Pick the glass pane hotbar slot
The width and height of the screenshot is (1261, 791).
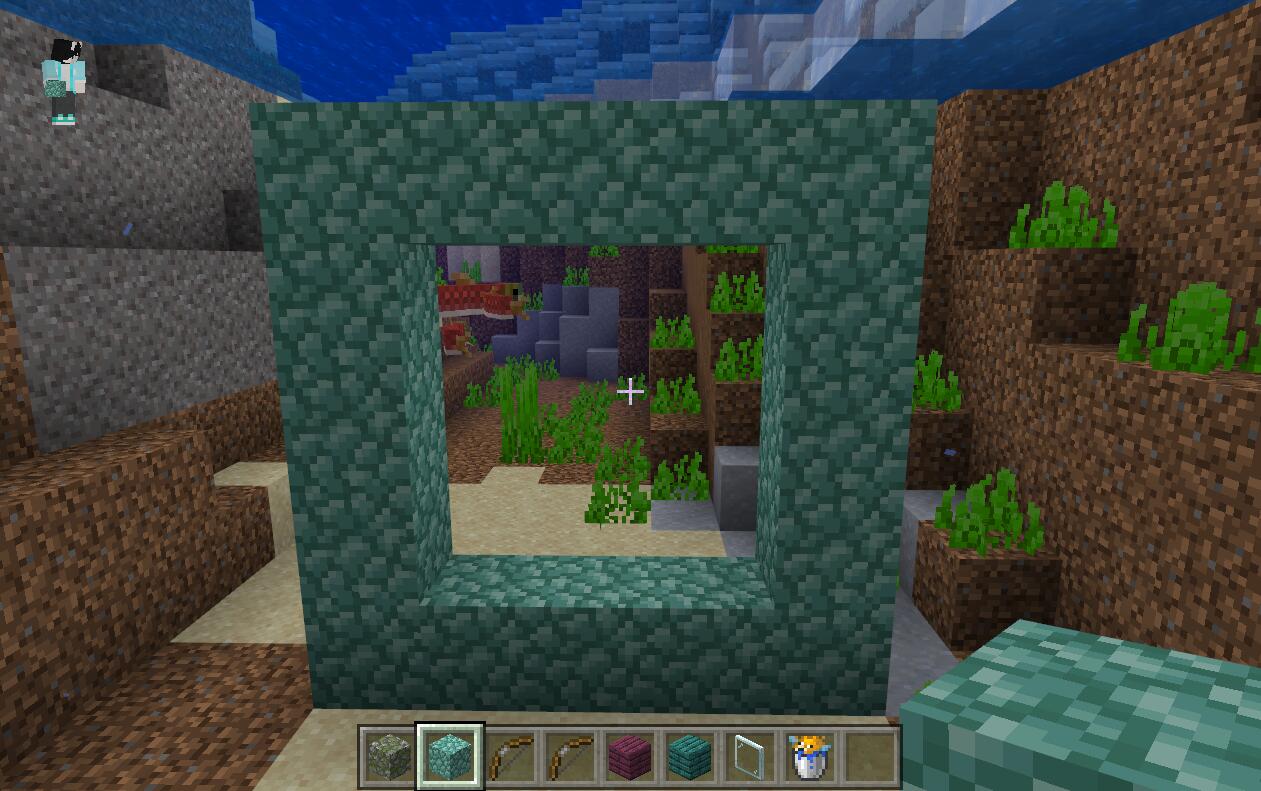point(750,757)
